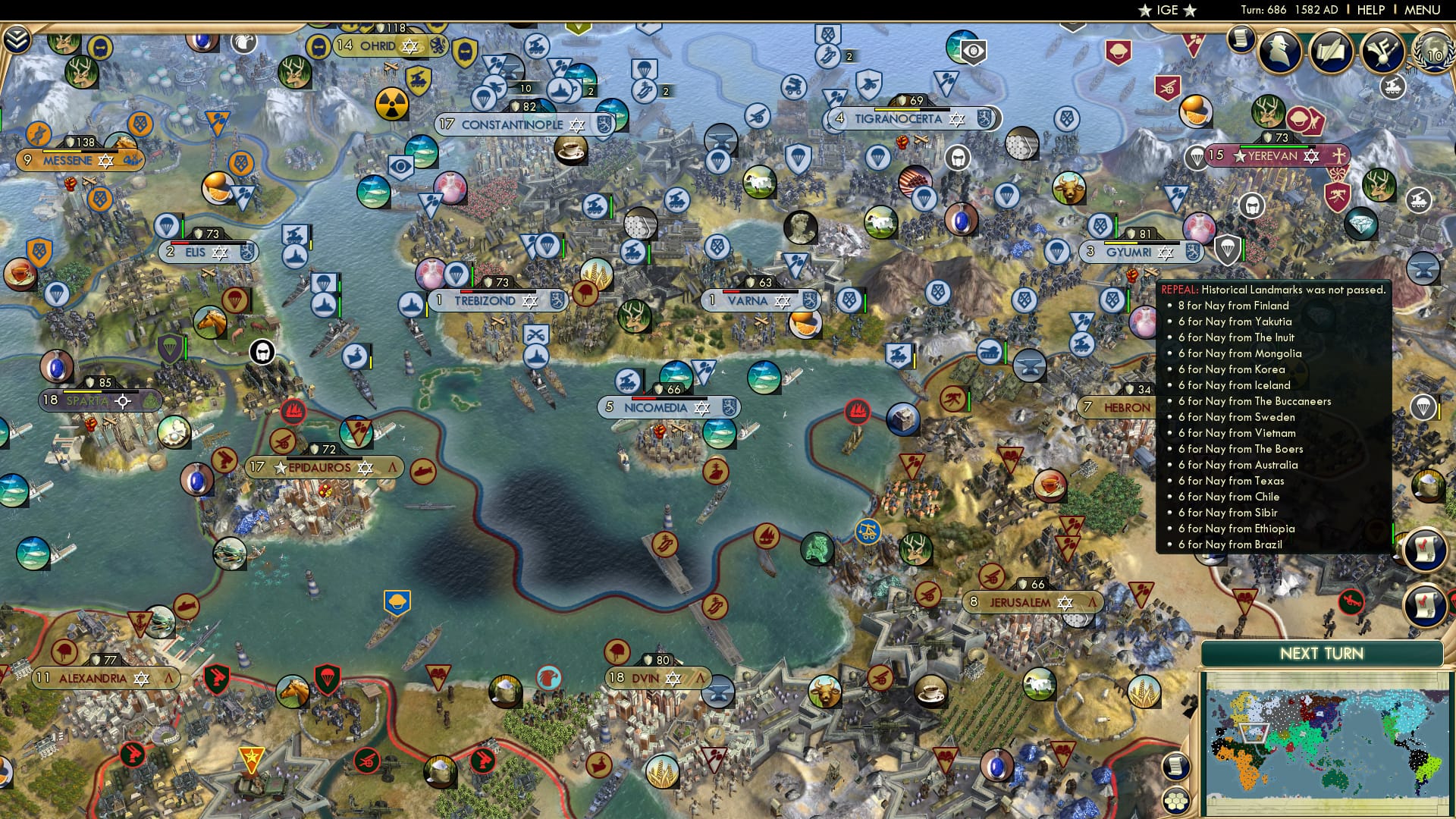1456x819 pixels.
Task: Select the yellow ship flag icon in the lake
Action: coord(397,602)
